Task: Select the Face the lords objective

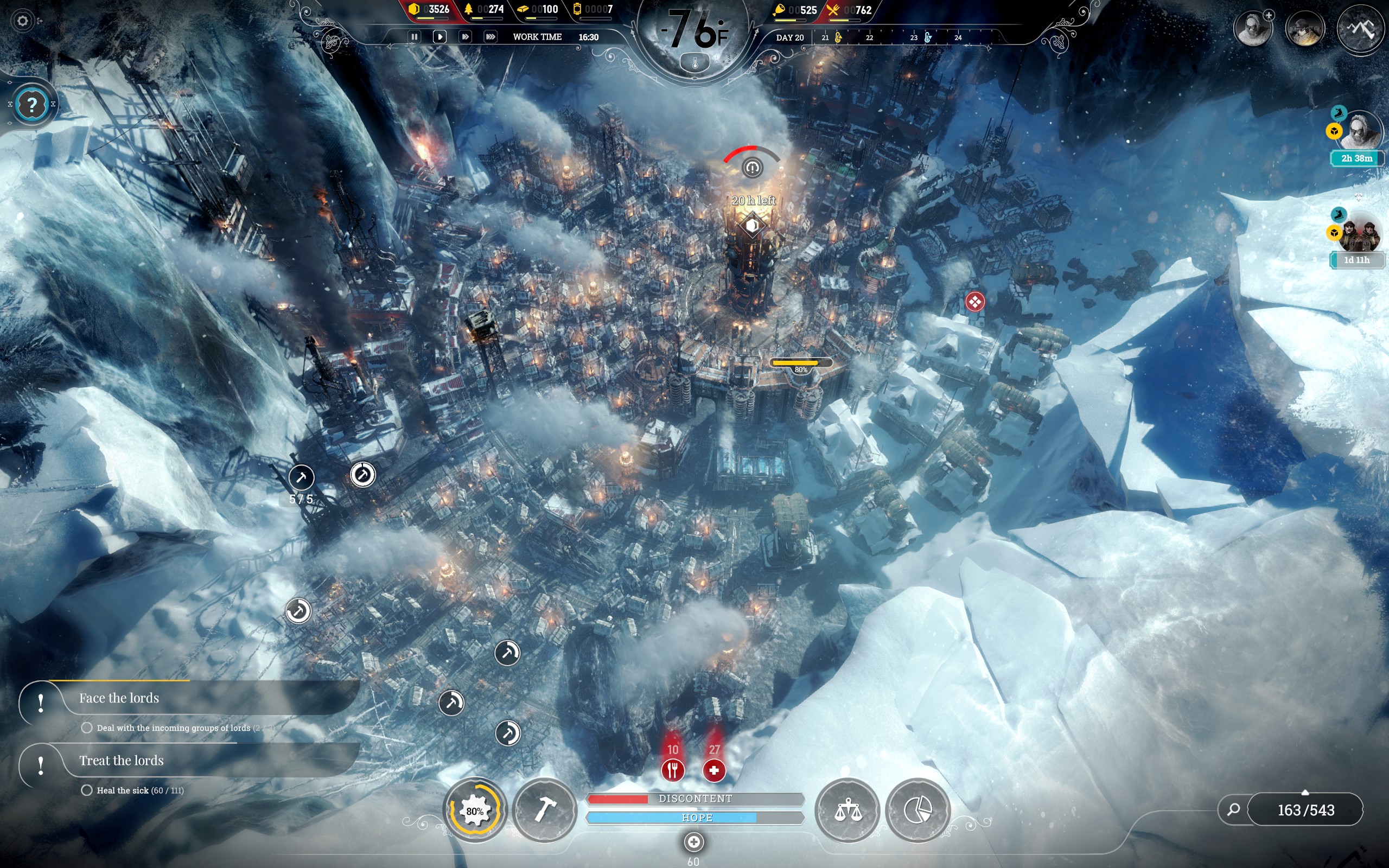Action: (x=119, y=699)
